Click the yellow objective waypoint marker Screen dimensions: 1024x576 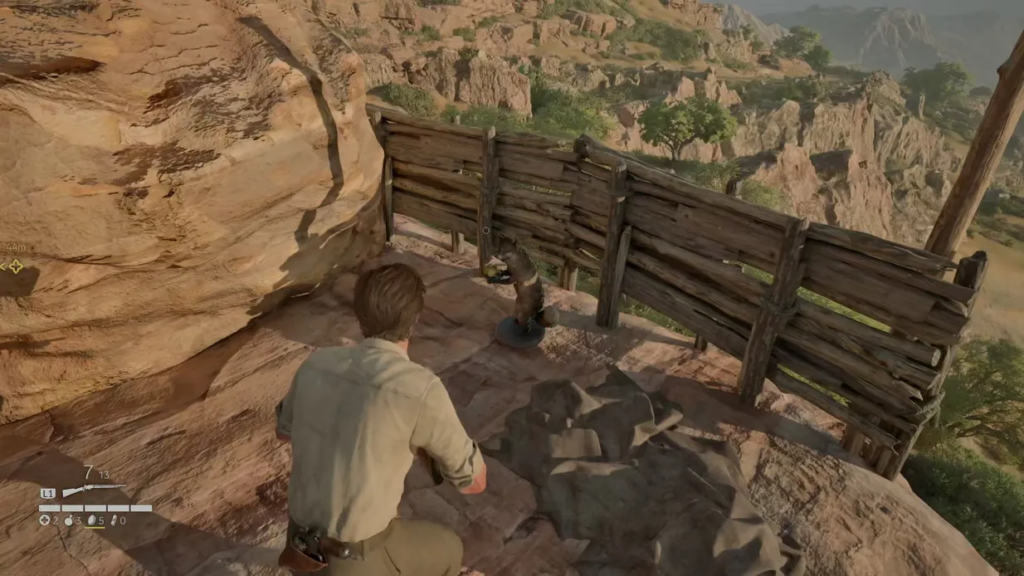pyautogui.click(x=15, y=266)
